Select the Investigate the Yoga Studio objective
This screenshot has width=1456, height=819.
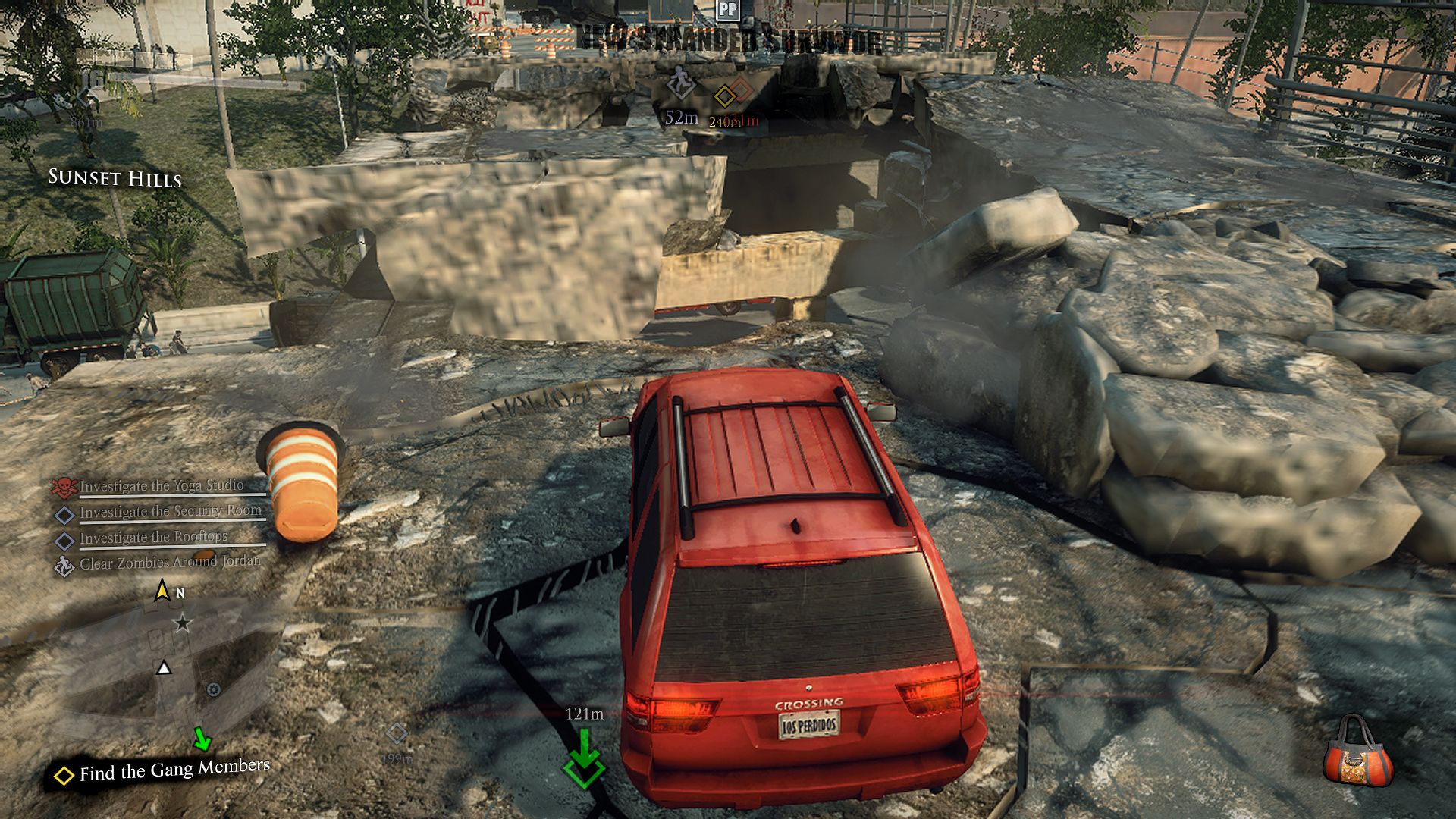point(162,486)
